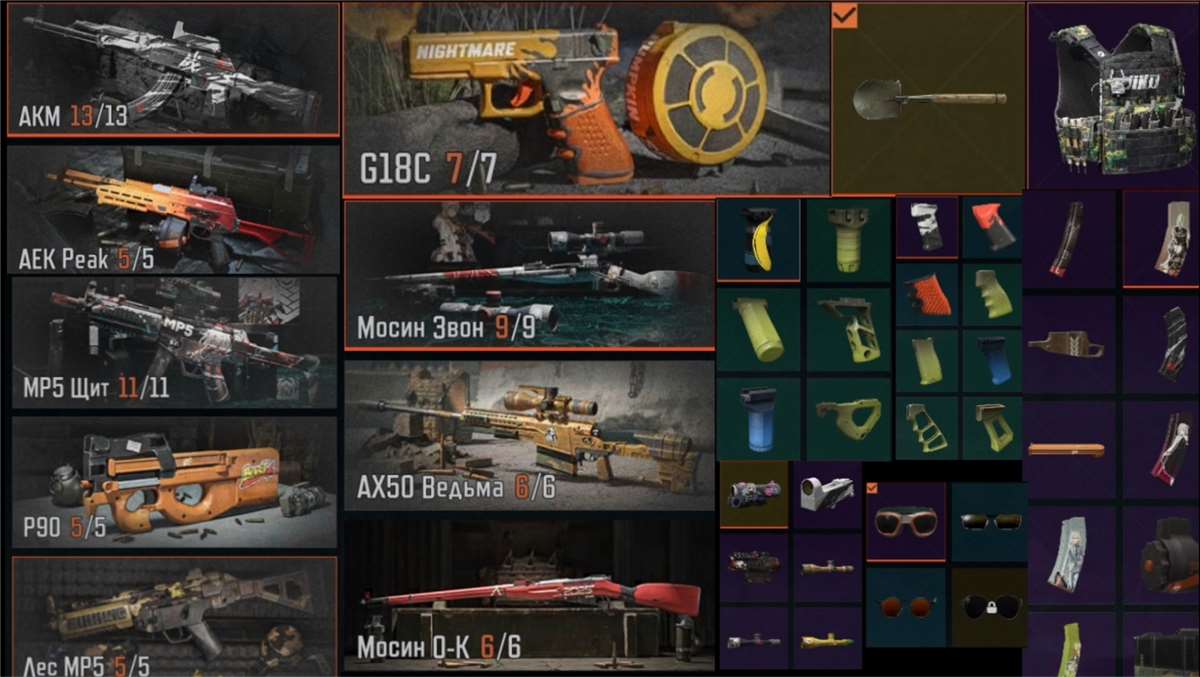Choose the orange textured pistol grip
Image resolution: width=1200 pixels, height=677 pixels.
coord(927,294)
